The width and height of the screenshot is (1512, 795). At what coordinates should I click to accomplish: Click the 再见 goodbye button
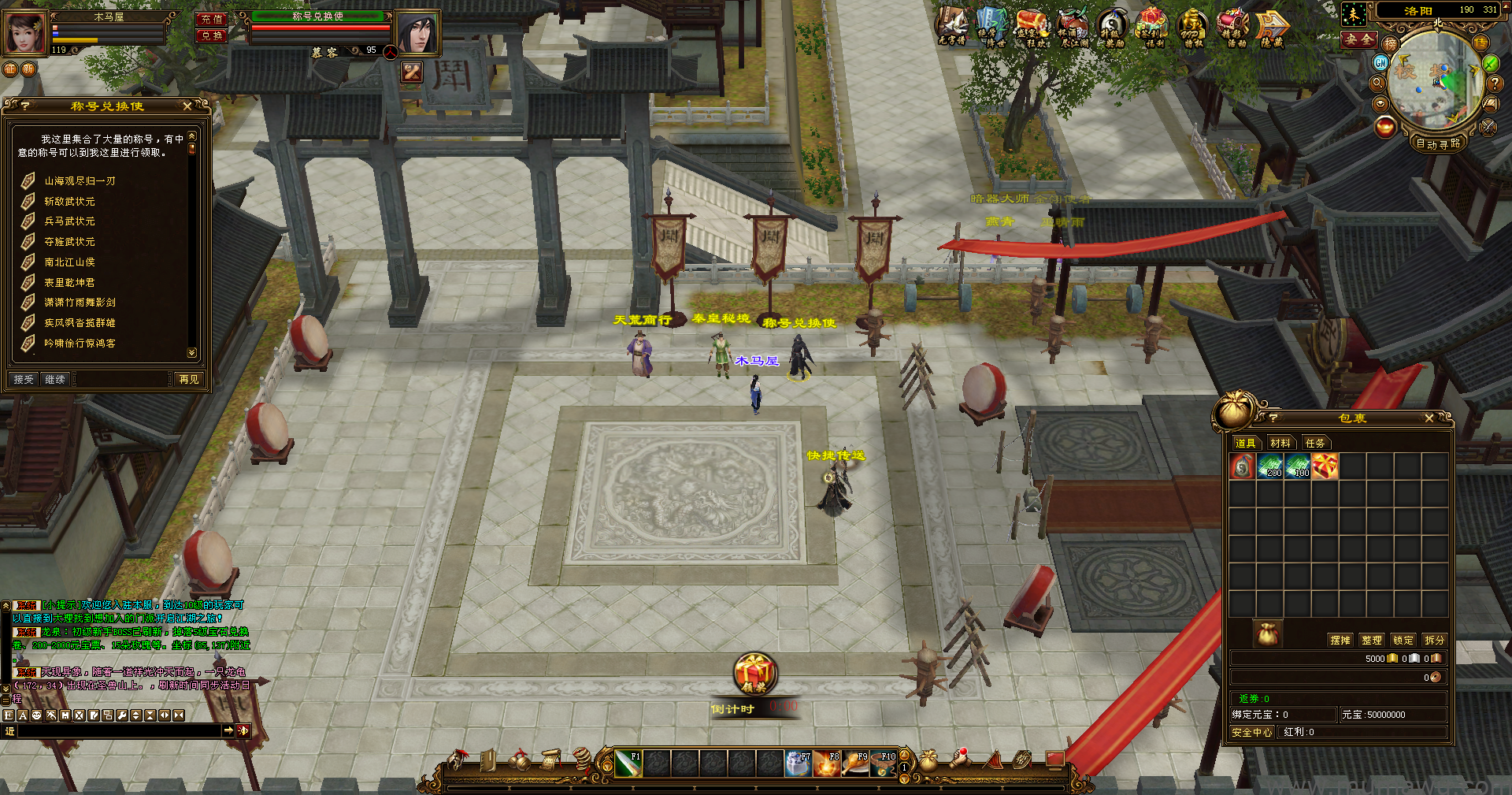[x=189, y=379]
